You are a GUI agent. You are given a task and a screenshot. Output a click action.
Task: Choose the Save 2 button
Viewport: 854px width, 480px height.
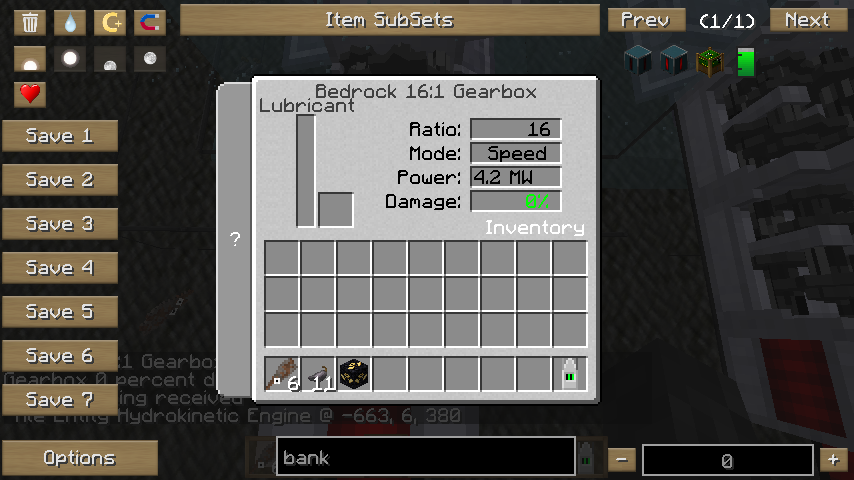coord(59,180)
